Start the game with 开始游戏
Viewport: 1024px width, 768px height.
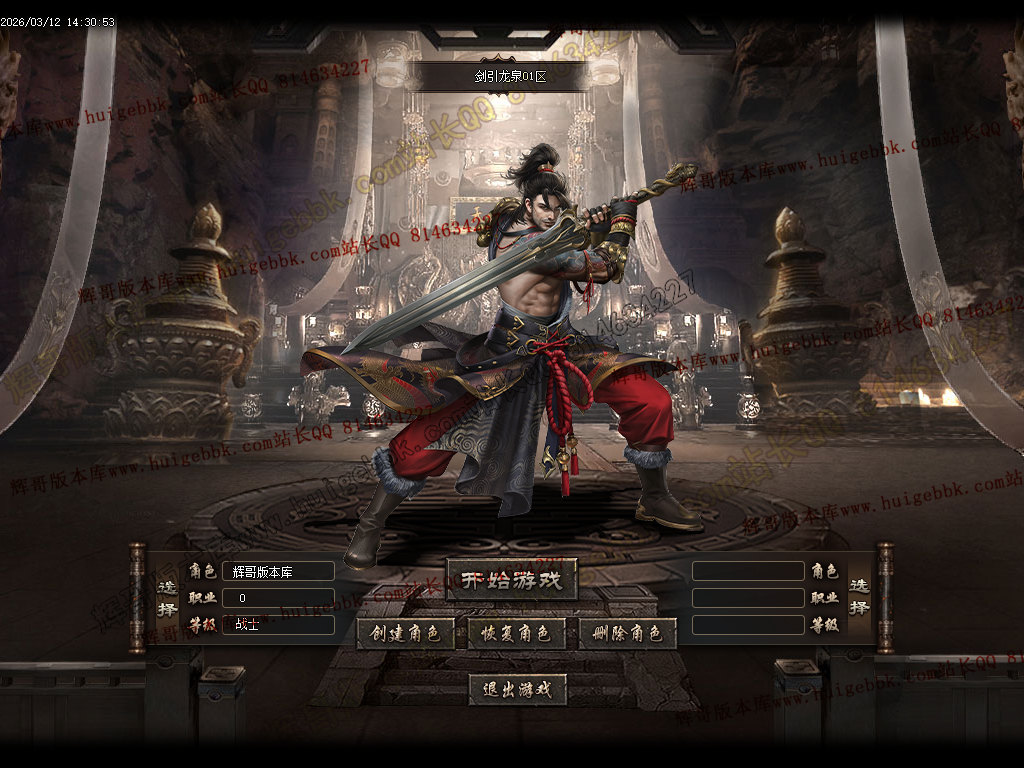tap(512, 580)
